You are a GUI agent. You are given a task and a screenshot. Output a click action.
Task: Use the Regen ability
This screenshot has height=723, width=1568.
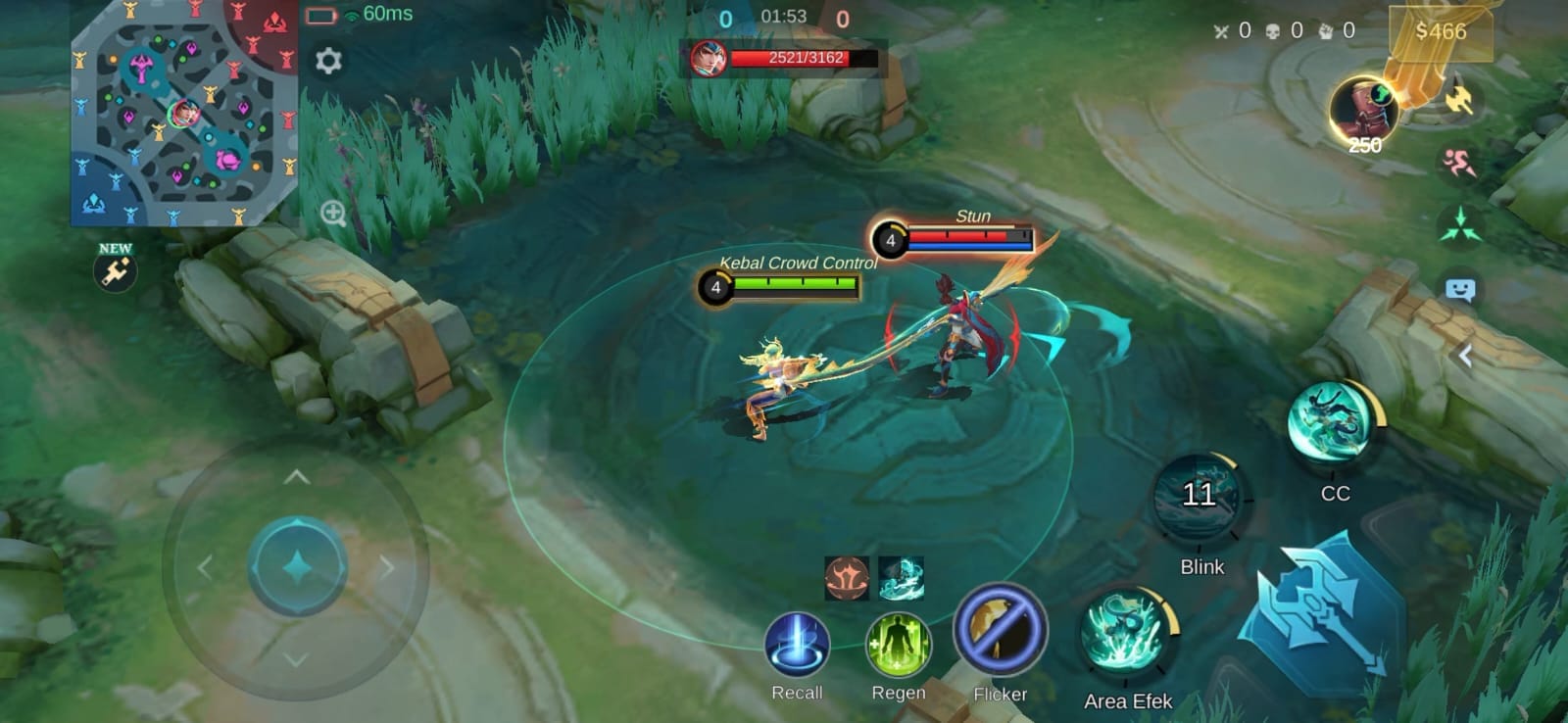898,646
